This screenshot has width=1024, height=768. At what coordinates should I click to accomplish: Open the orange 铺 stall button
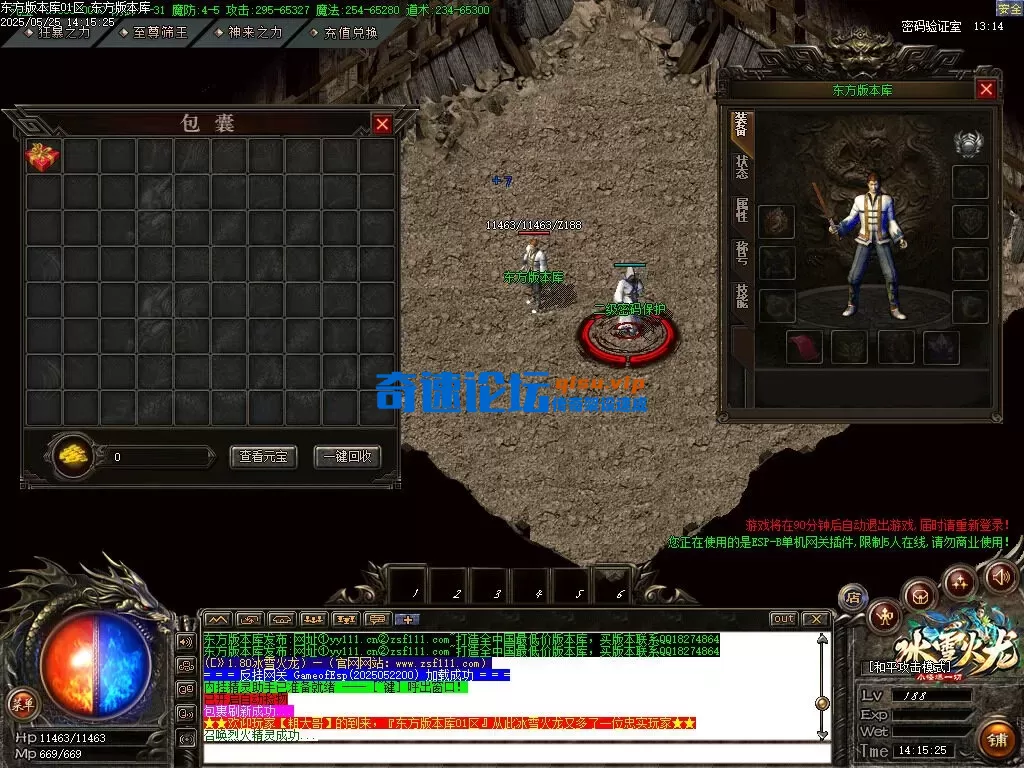(x=996, y=740)
